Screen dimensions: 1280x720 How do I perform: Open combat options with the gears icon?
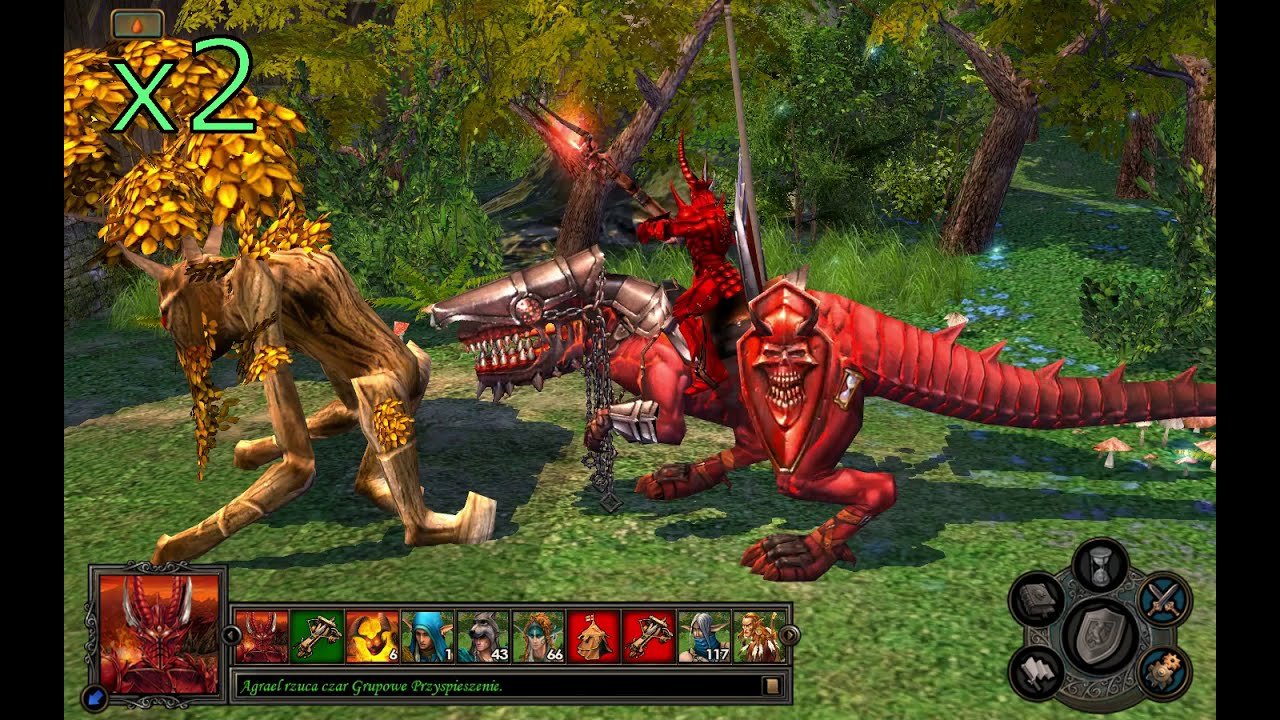1164,672
